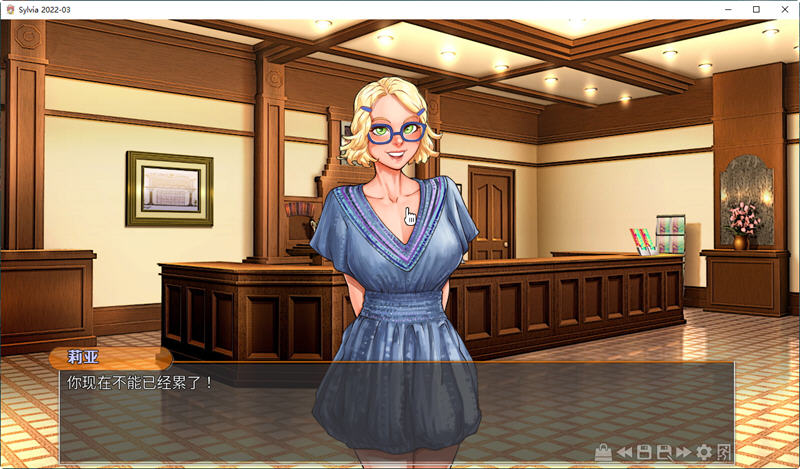Image resolution: width=800 pixels, height=469 pixels.
Task: Save the game with the floppy disk icon
Action: click(x=644, y=452)
